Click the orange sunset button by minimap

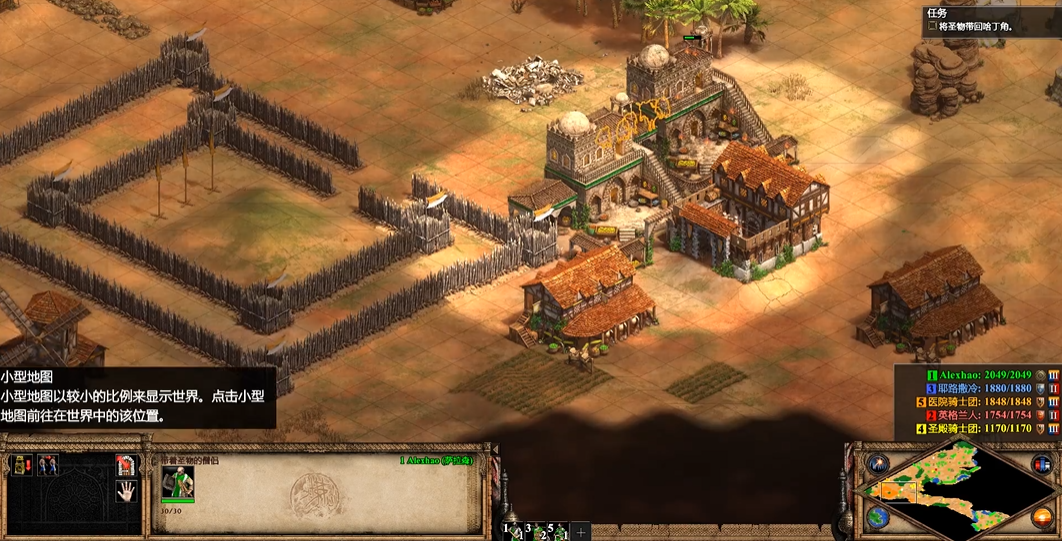coord(1042,517)
